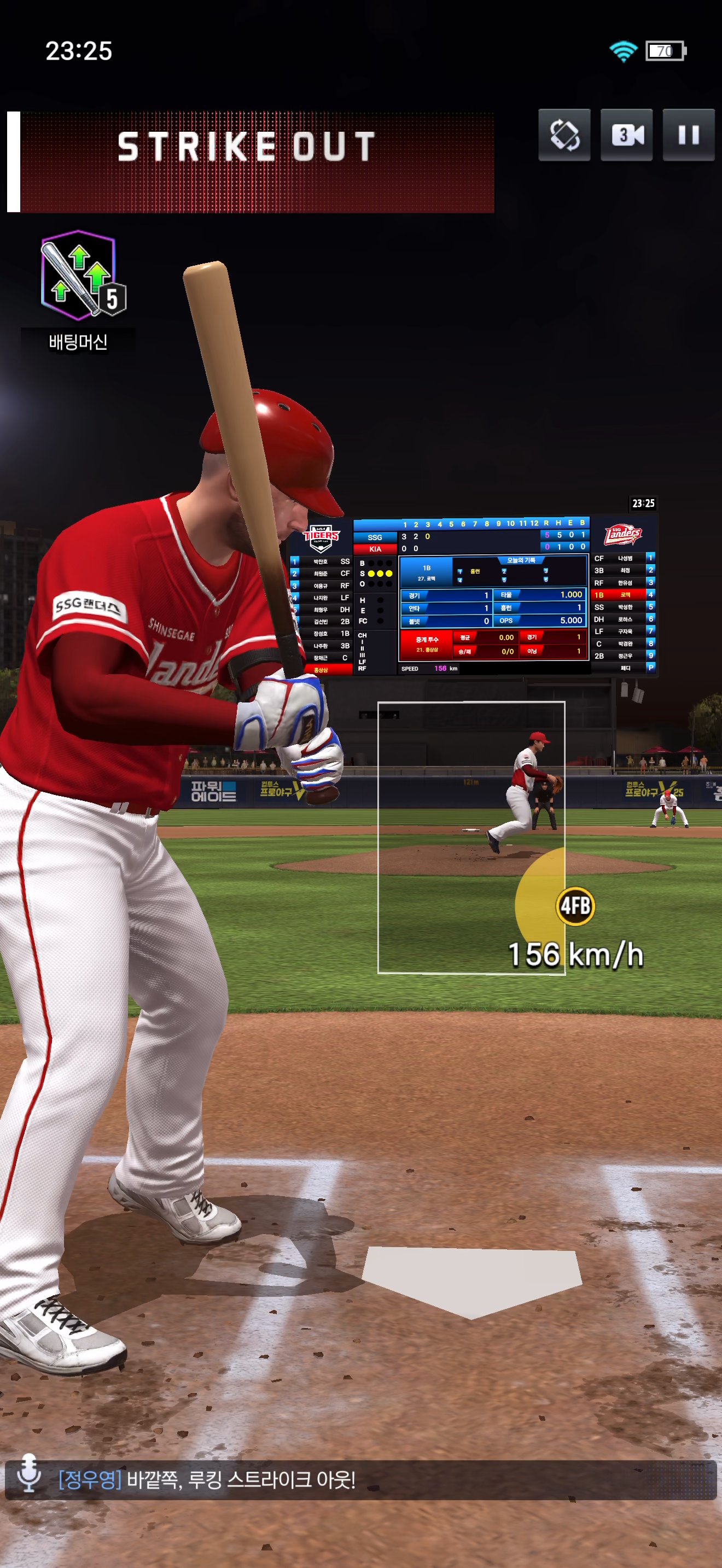
Task: Pause the game
Action: coord(688,134)
